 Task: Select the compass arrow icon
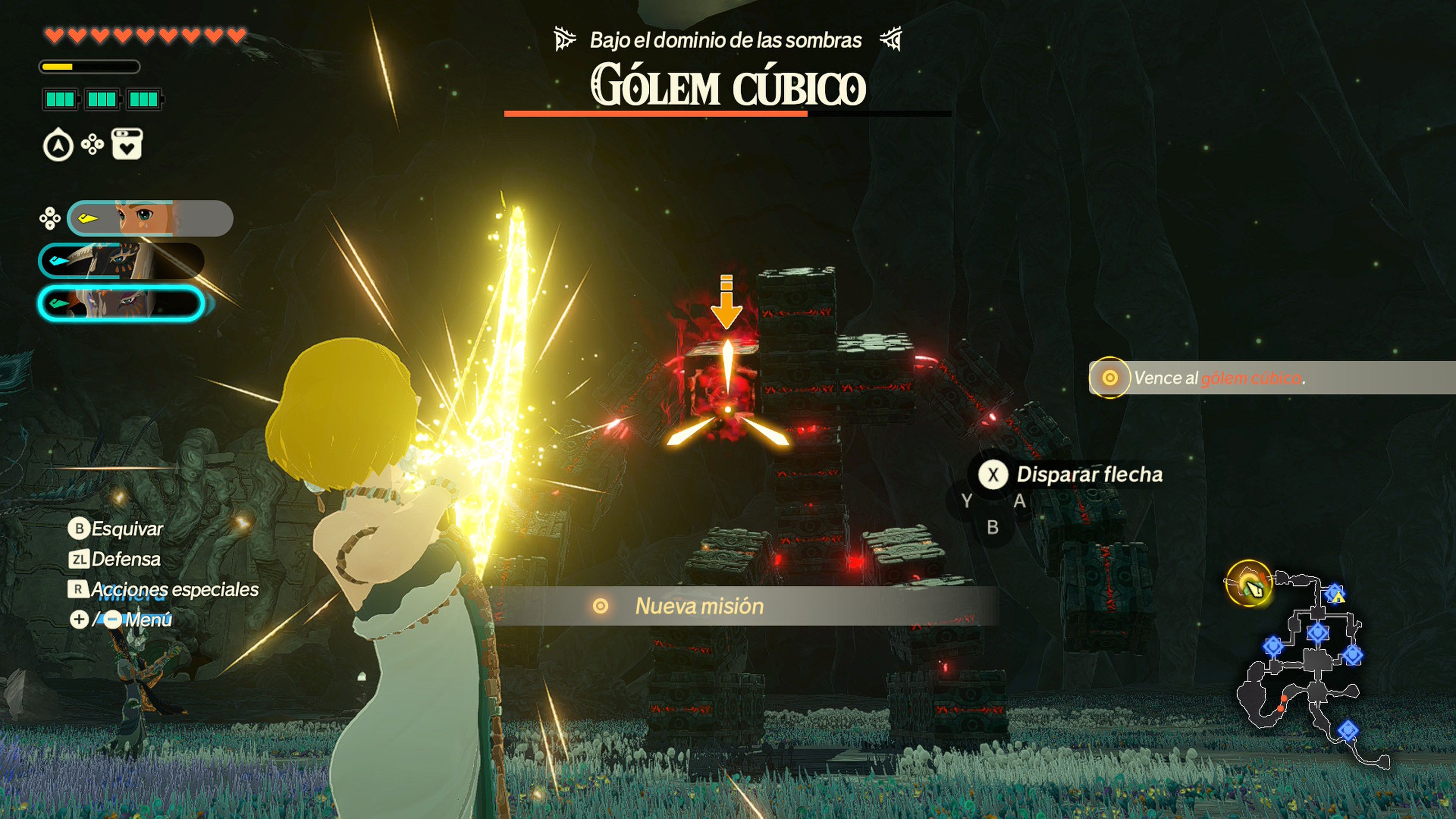58,145
